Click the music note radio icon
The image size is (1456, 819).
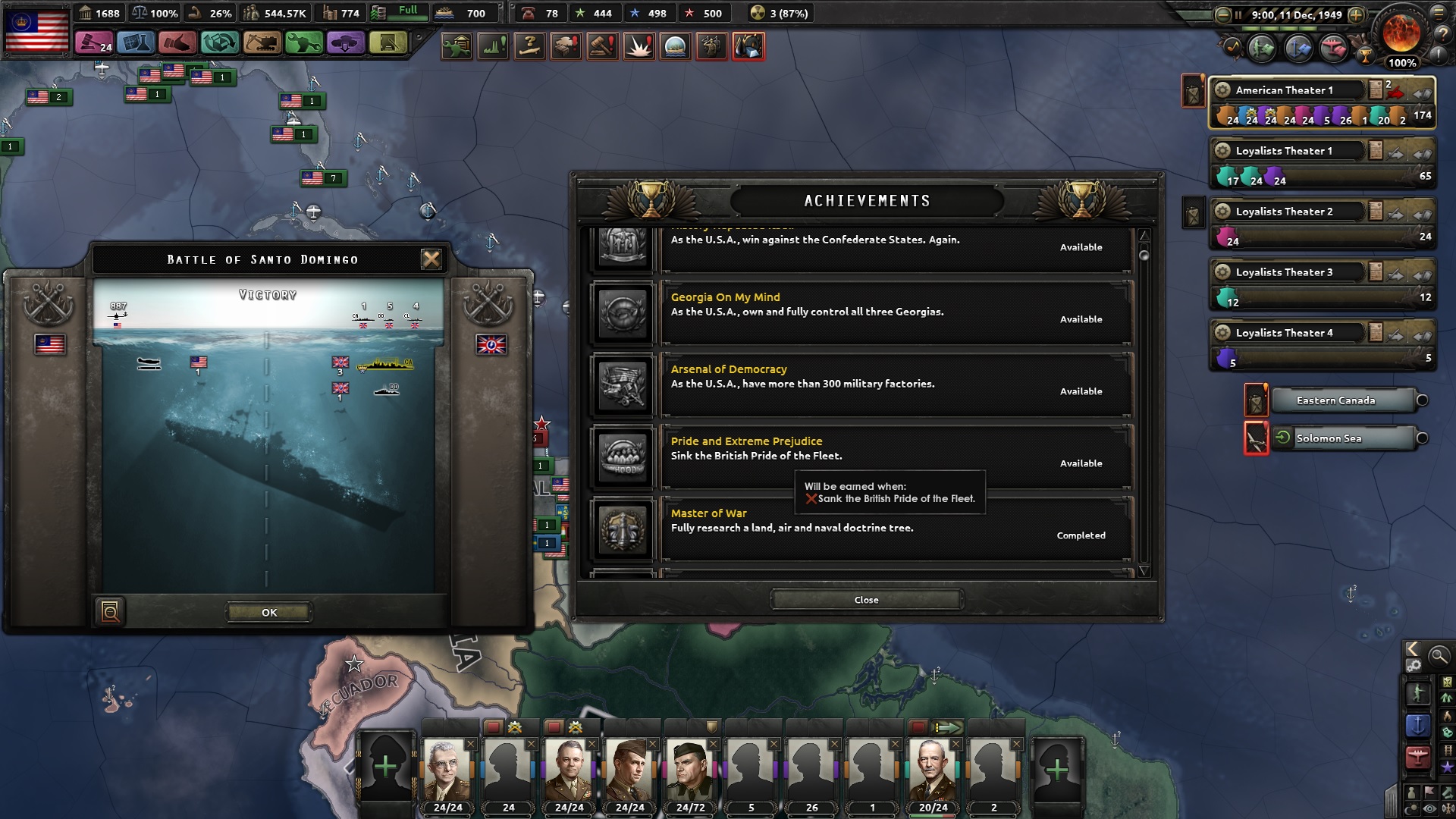(1231, 47)
